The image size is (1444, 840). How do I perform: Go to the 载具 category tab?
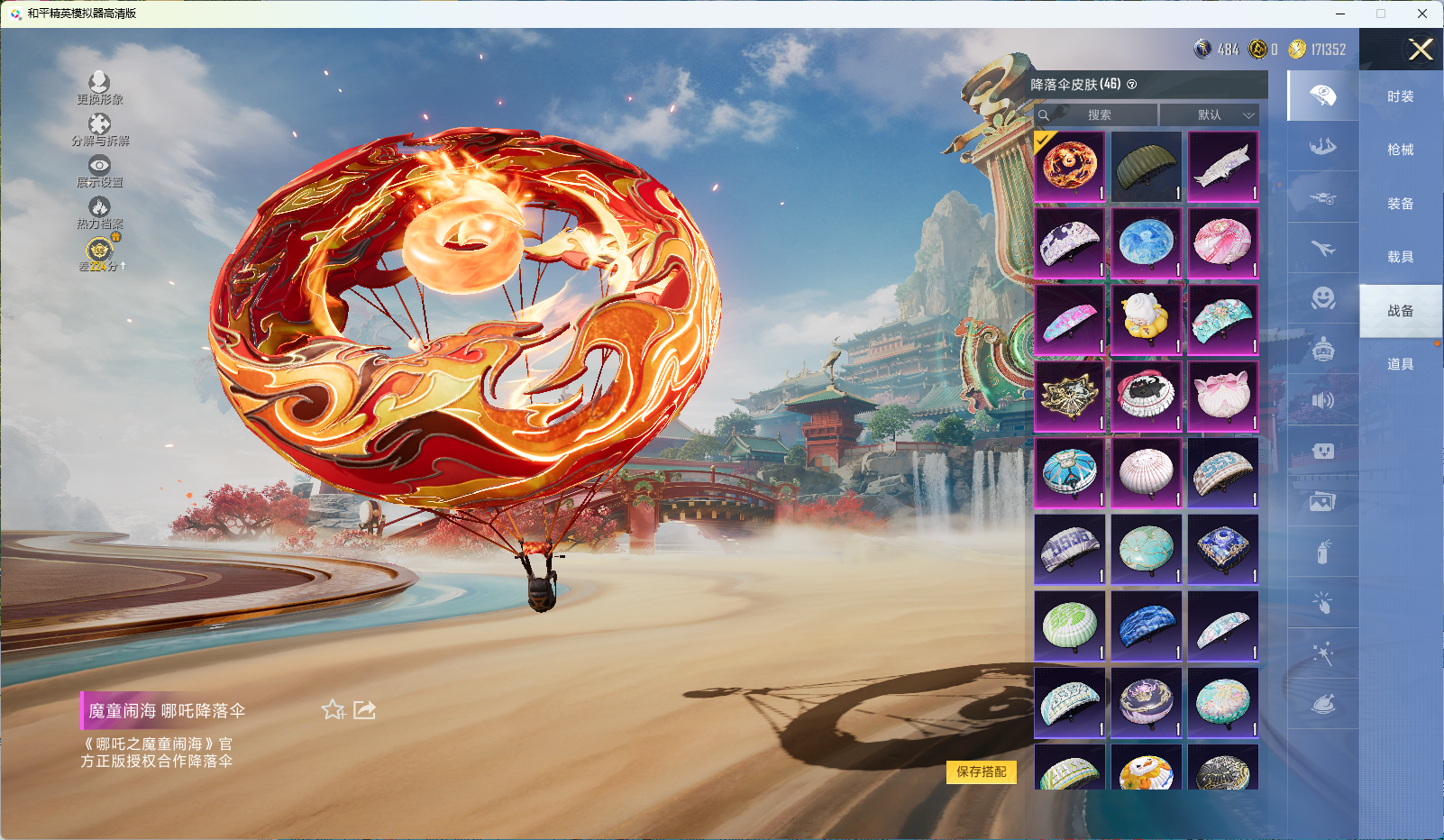pos(1400,257)
